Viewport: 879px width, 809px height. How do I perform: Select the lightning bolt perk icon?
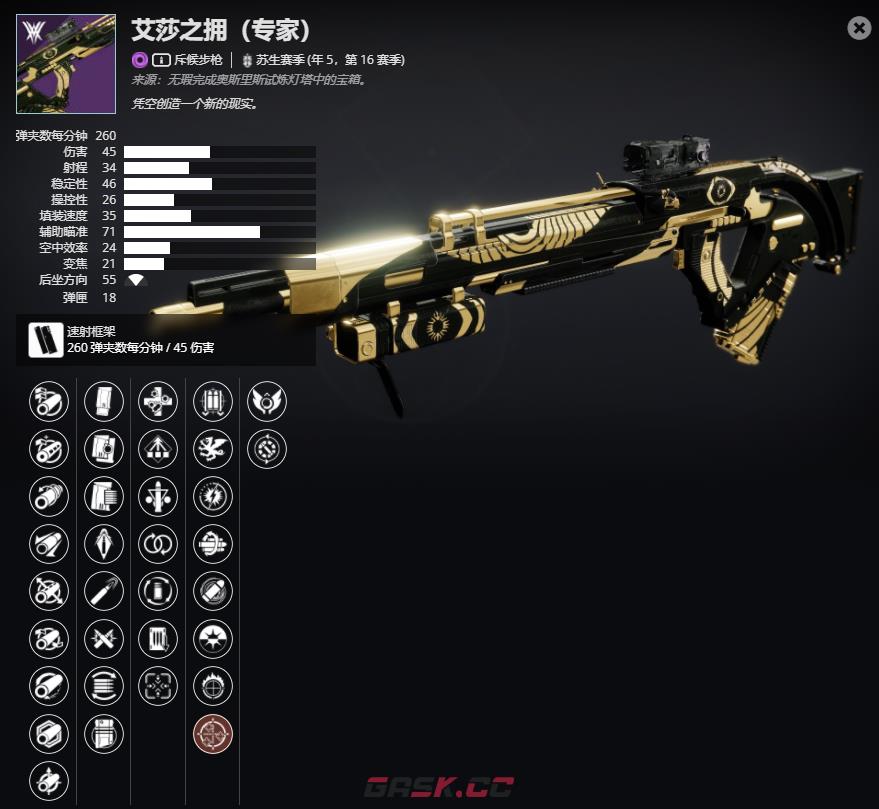(x=213, y=496)
